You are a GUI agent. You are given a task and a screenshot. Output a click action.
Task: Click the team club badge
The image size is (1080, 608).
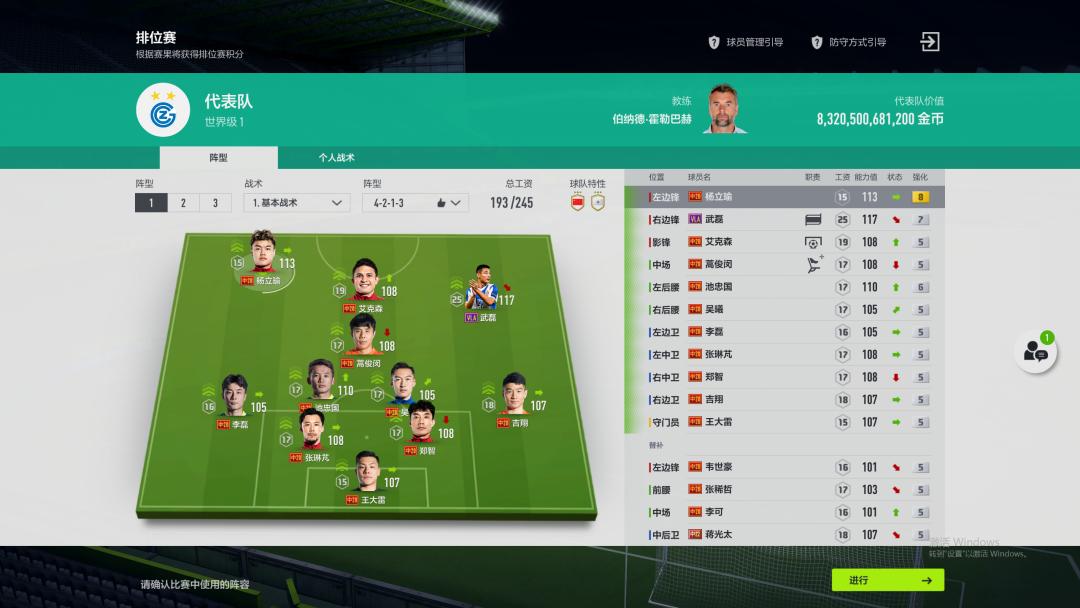click(163, 109)
